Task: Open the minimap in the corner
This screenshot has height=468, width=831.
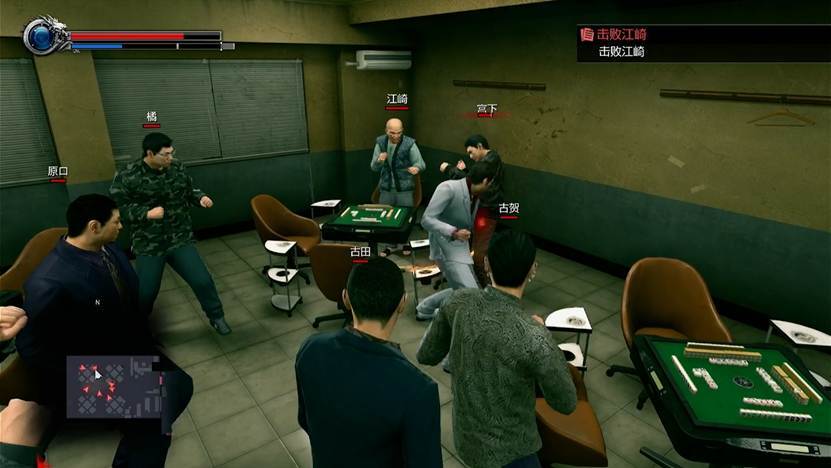Action: pyautogui.click(x=111, y=386)
